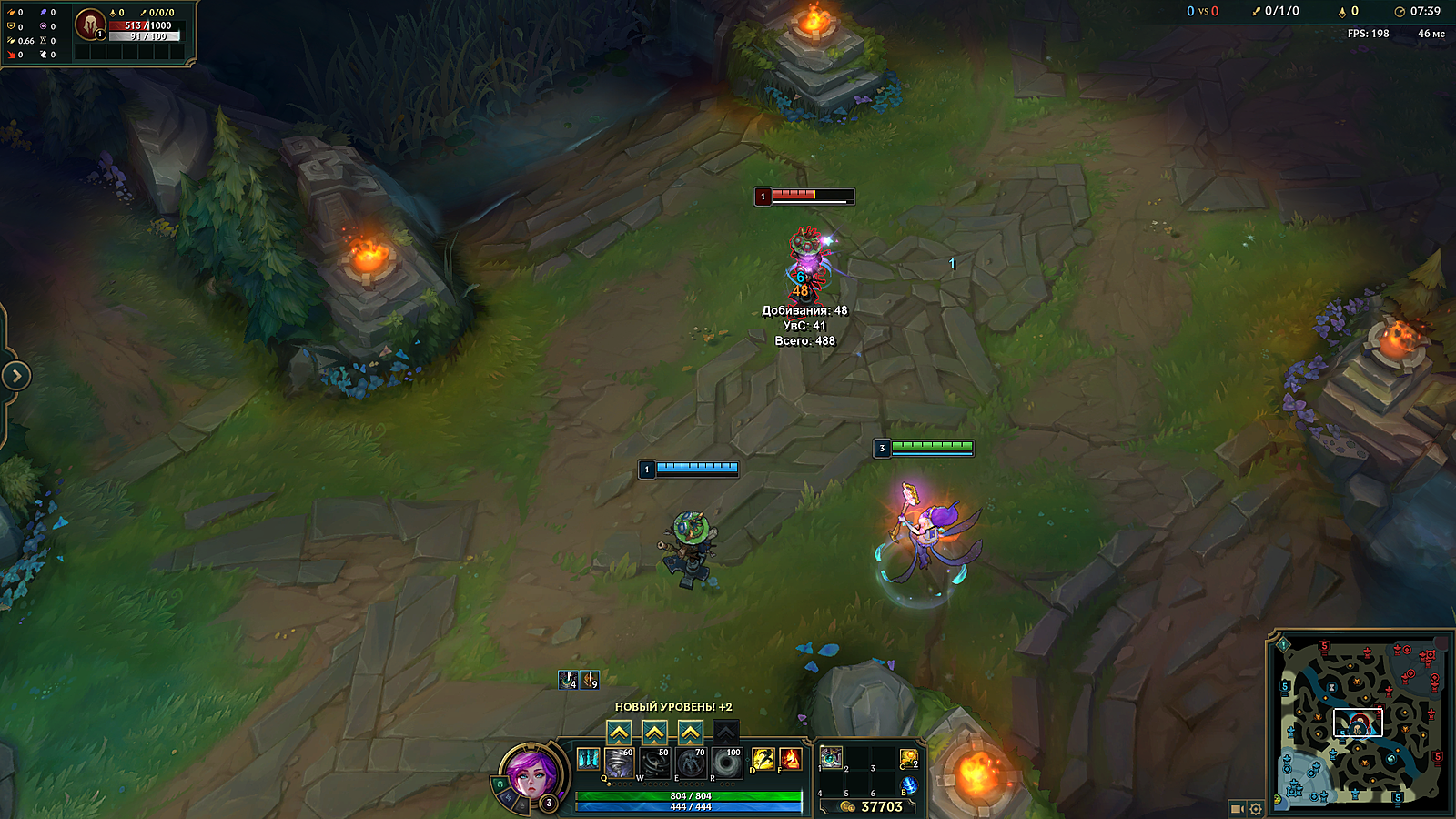Viewport: 1456px width, 819px height.
Task: Level up the E ability
Action: point(691,733)
